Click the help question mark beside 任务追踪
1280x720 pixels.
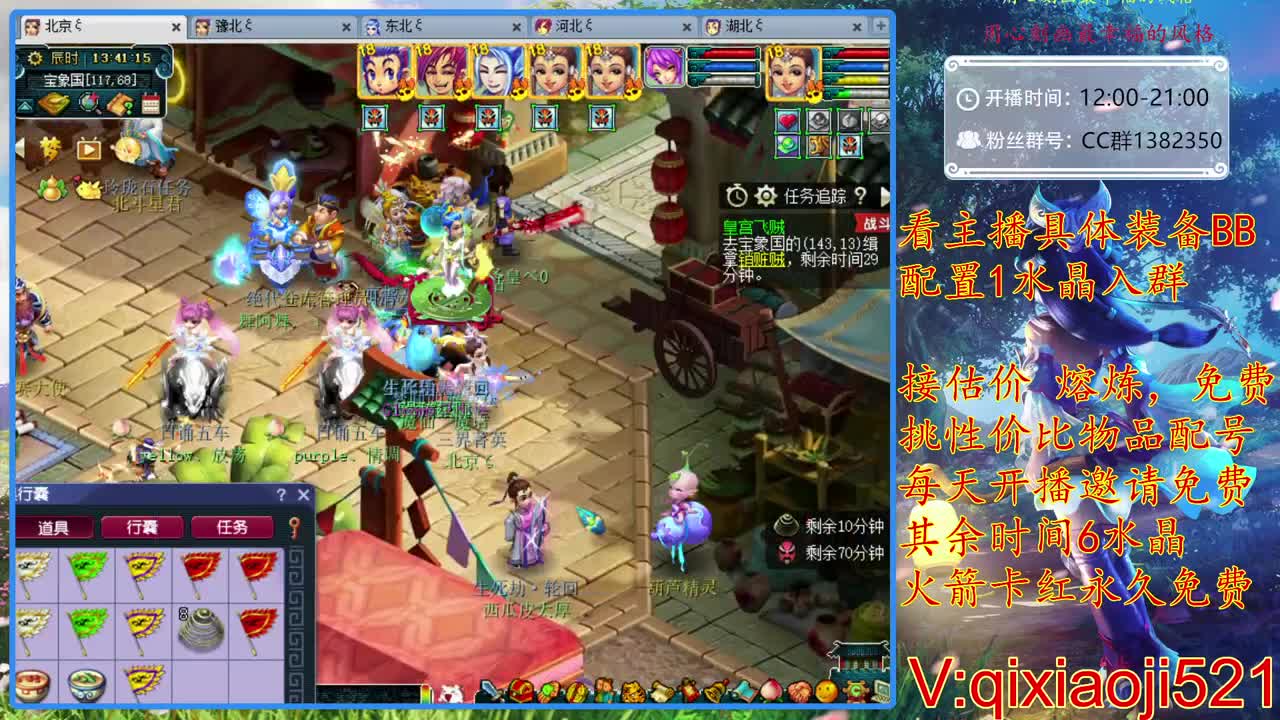coord(861,196)
